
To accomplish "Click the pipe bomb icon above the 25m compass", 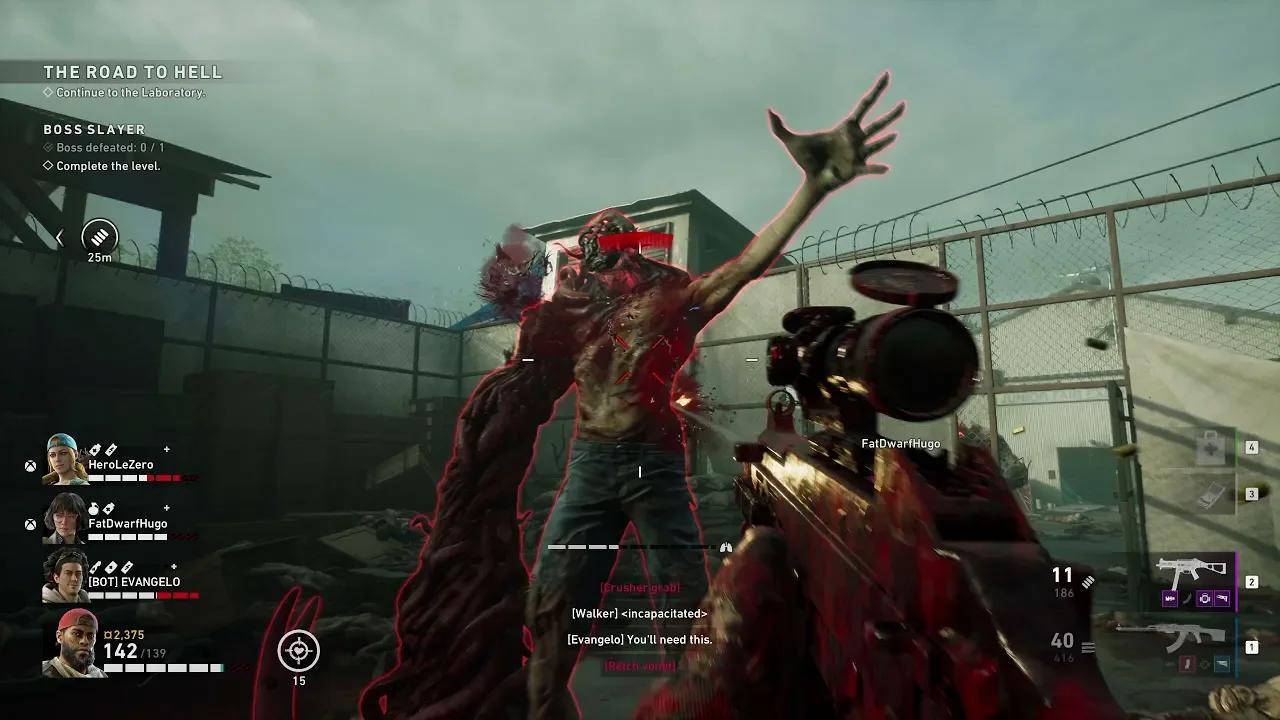I will 97,237.
